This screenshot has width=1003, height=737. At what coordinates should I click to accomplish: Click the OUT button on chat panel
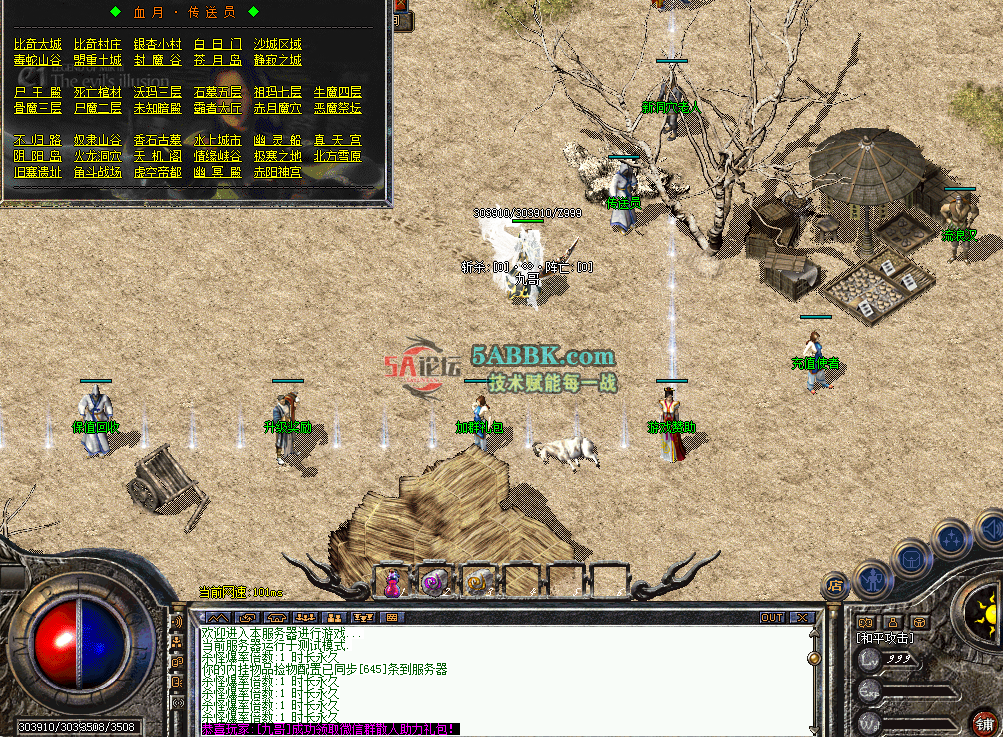pos(772,618)
